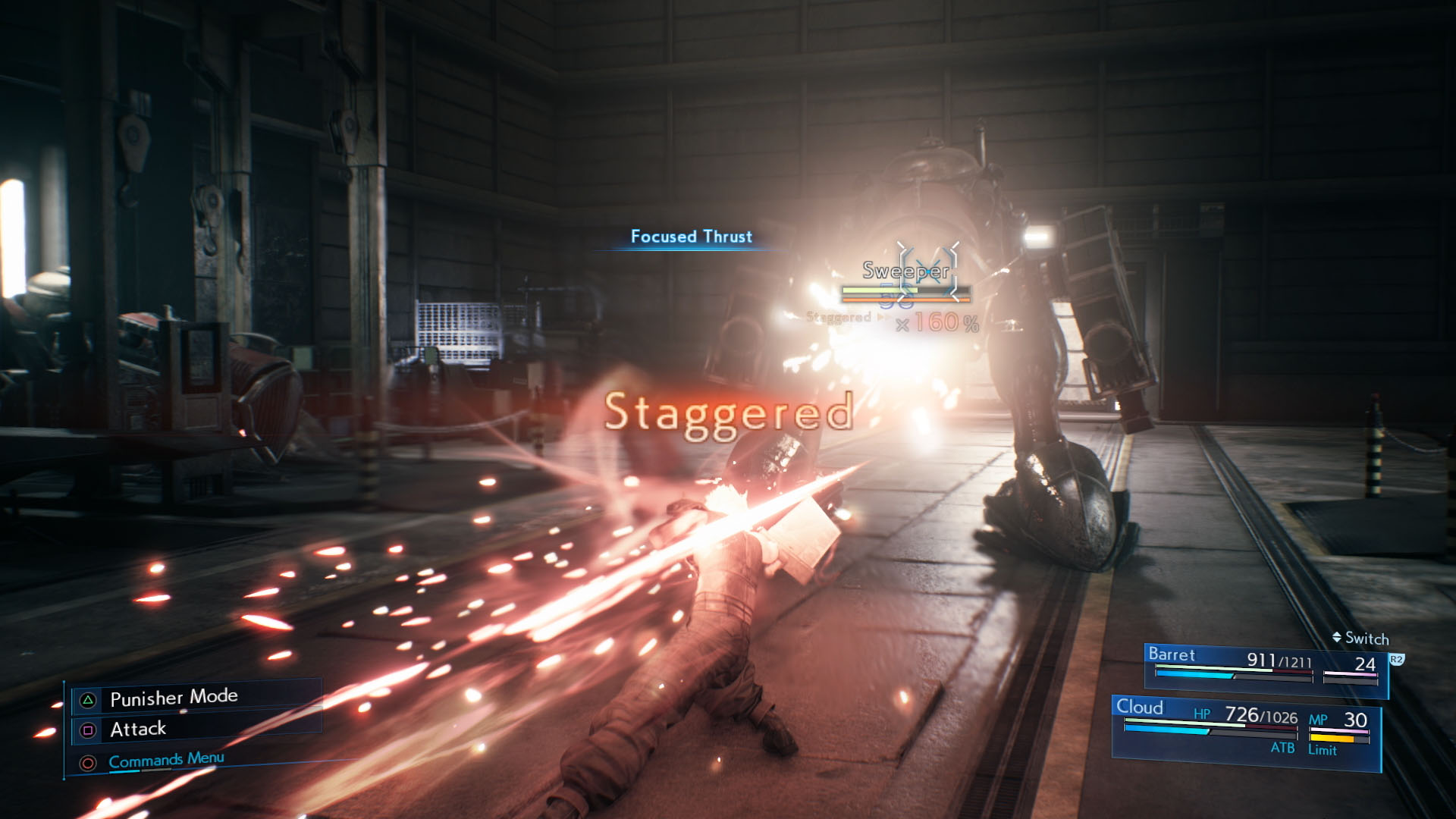Viewport: 1456px width, 819px height.
Task: Click the square button icon next to Attack
Action: click(x=87, y=729)
